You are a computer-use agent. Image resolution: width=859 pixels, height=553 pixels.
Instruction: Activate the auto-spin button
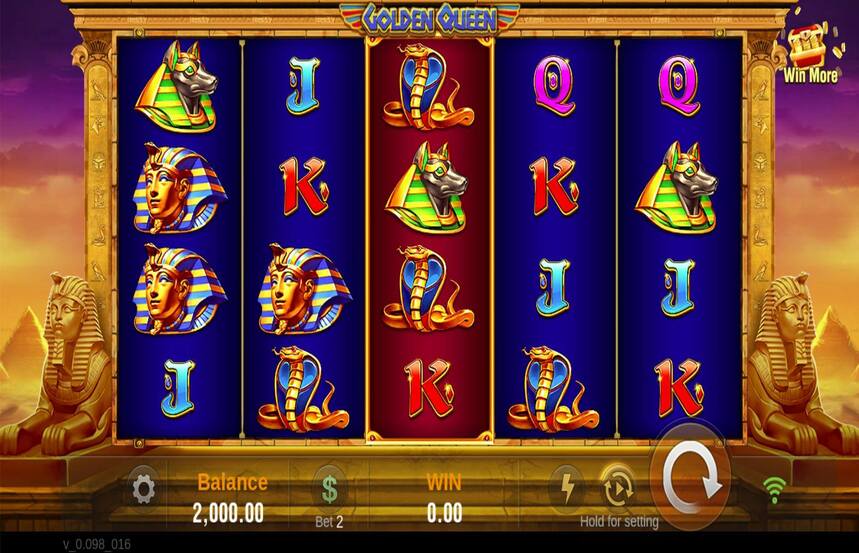(x=617, y=488)
